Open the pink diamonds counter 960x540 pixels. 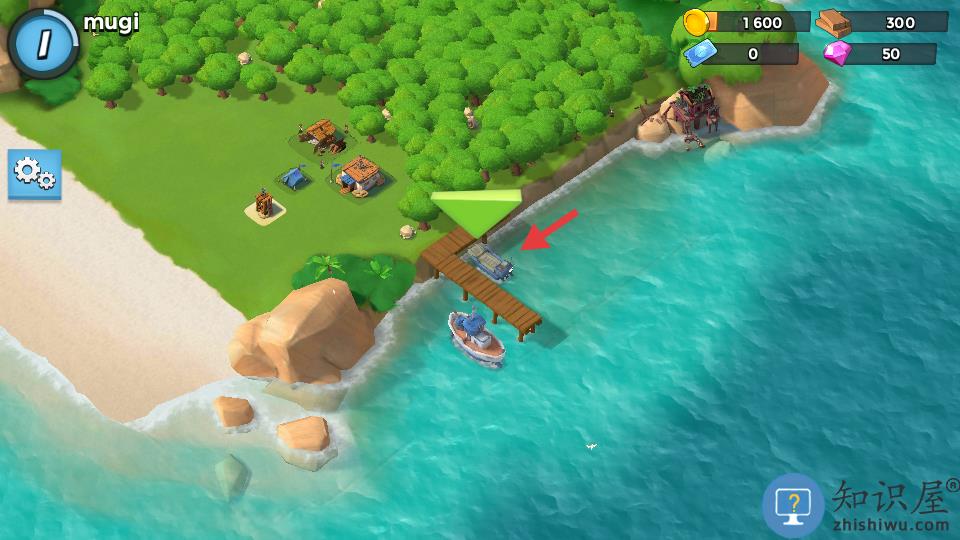(x=880, y=54)
